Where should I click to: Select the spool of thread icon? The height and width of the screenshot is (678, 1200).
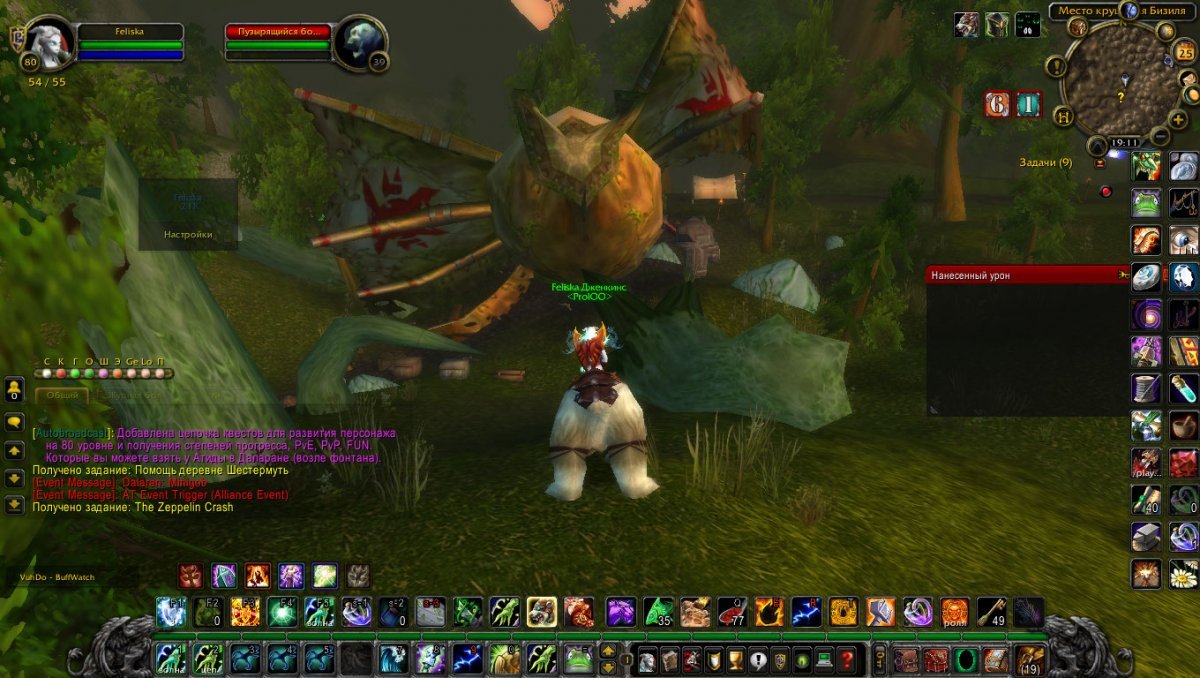tap(1146, 388)
